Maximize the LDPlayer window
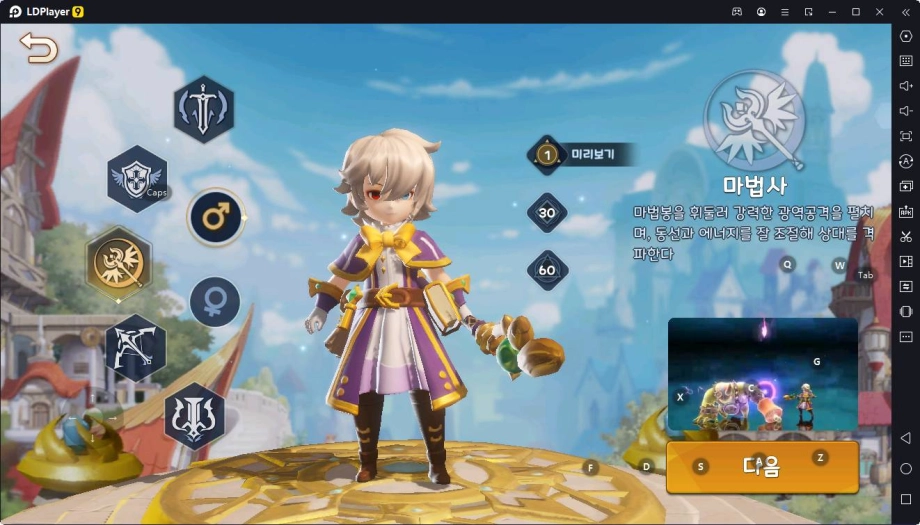This screenshot has width=920, height=525. 855,11
